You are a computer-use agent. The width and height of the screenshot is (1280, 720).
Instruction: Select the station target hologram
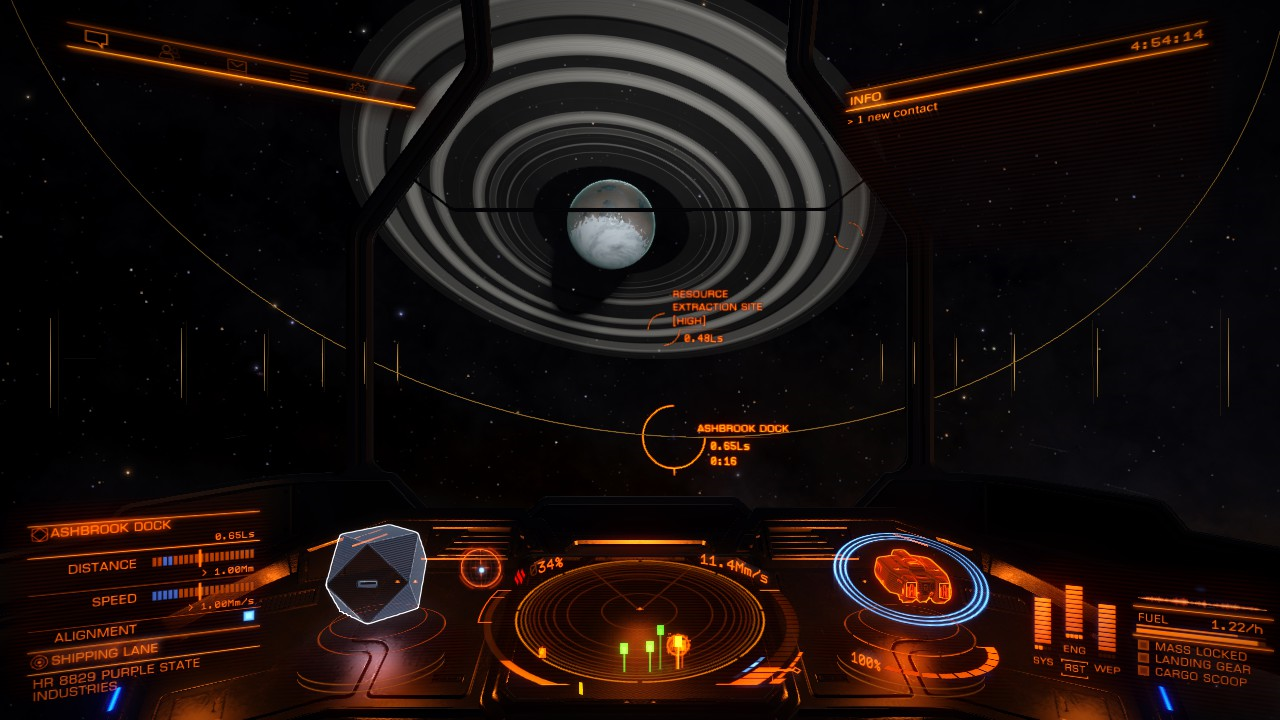(376, 574)
